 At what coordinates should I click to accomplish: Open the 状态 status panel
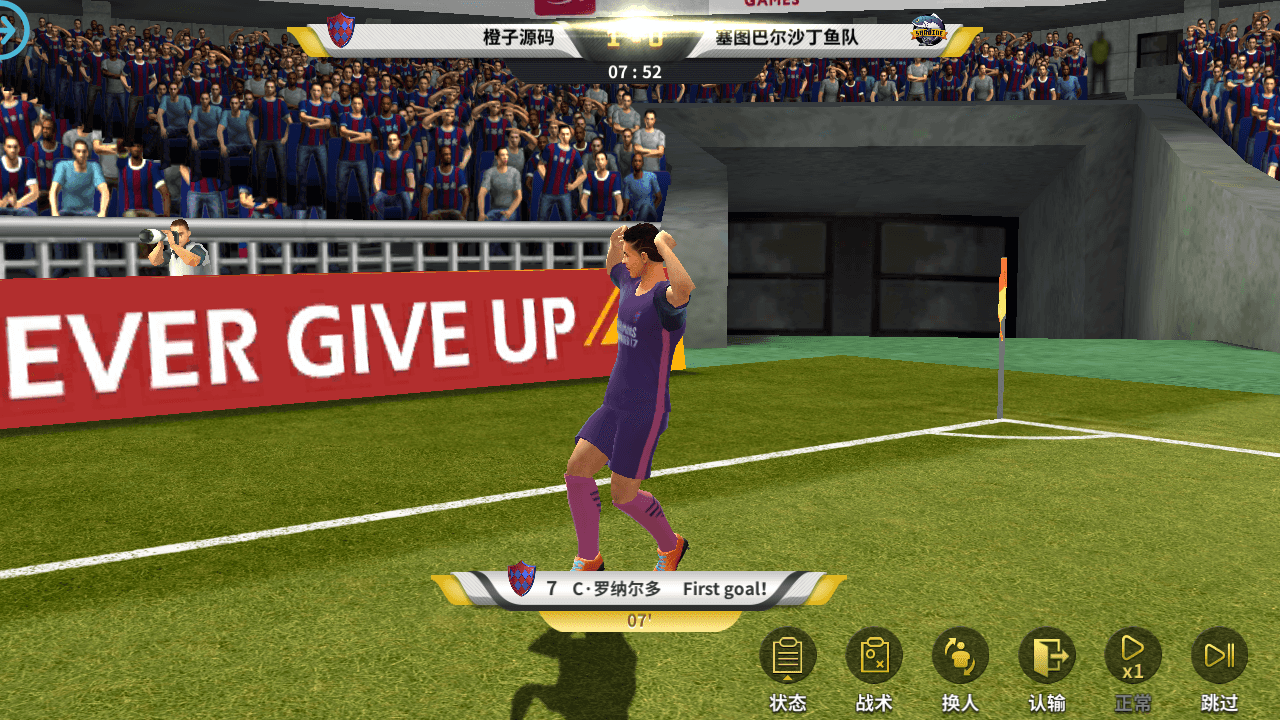click(788, 657)
